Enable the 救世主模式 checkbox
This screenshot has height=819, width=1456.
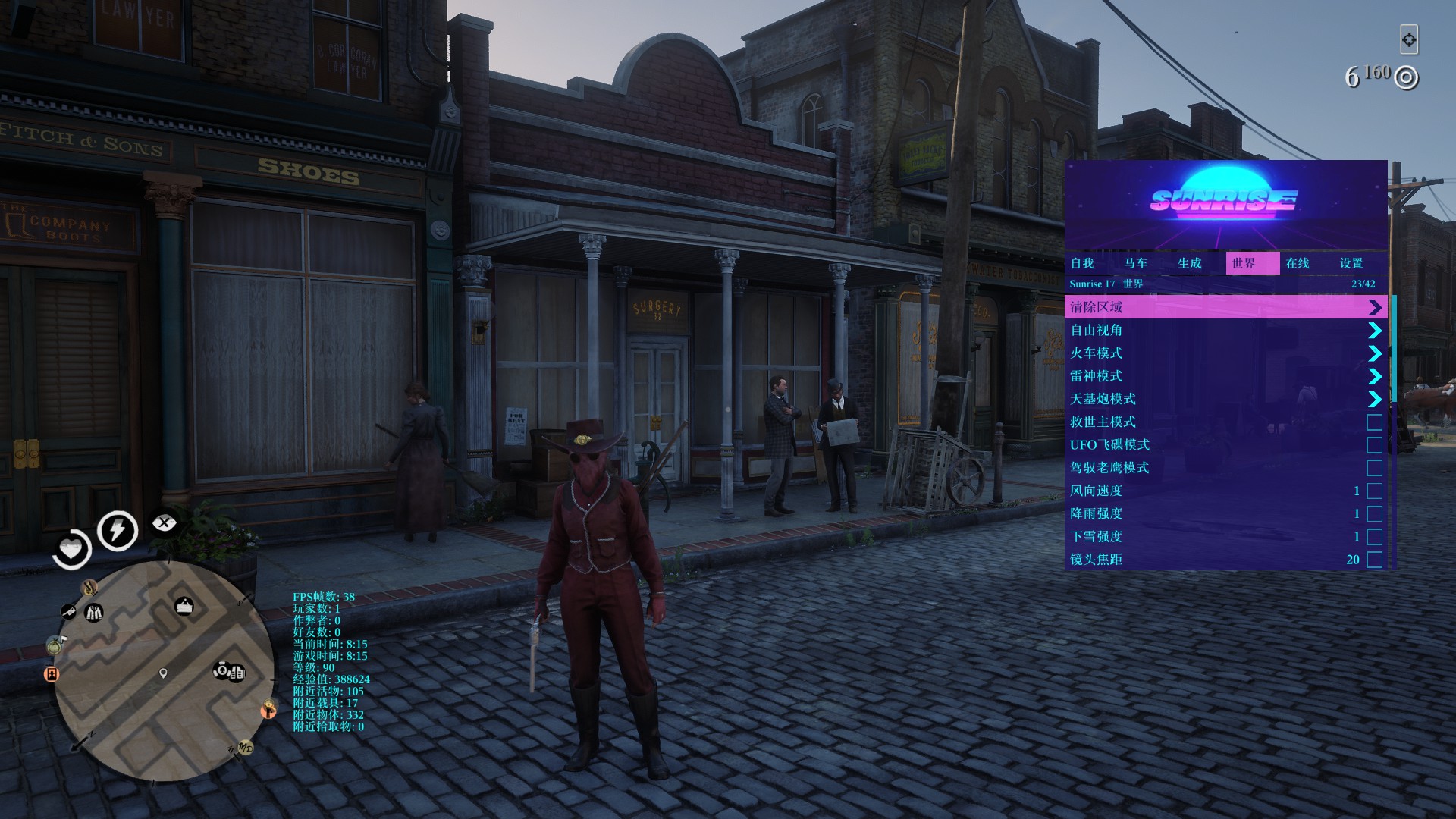(x=1374, y=422)
